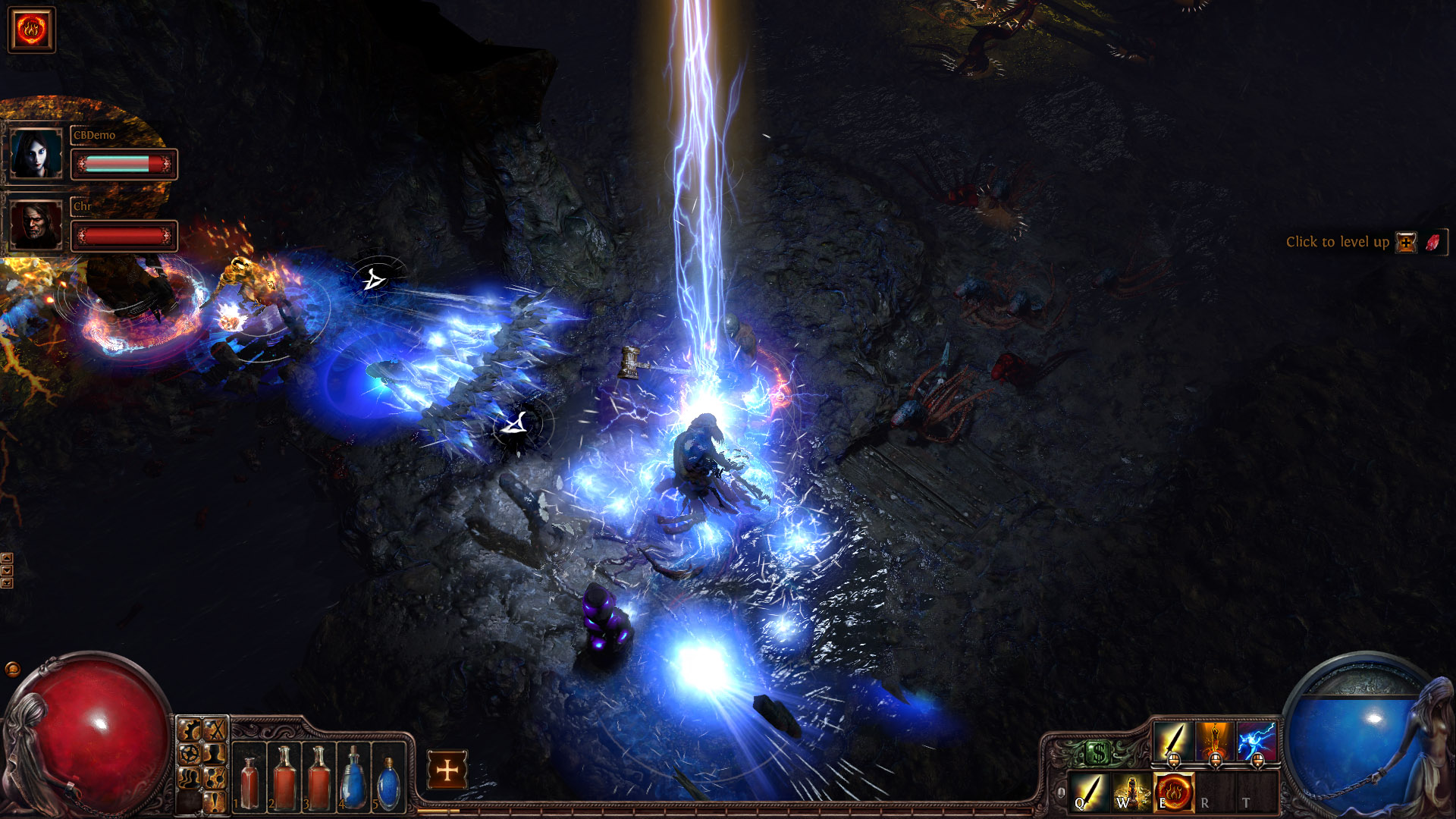
Task: Activate the fiery totem skill above middle mouse slot
Action: [x=1214, y=741]
